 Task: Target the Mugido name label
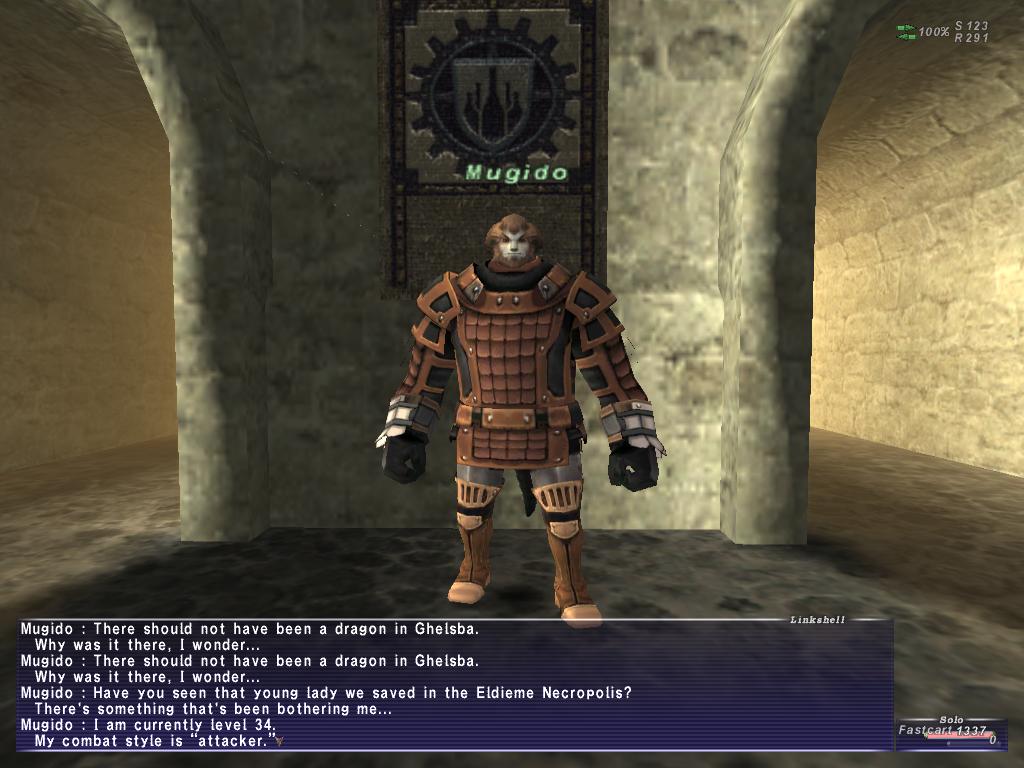(x=516, y=173)
